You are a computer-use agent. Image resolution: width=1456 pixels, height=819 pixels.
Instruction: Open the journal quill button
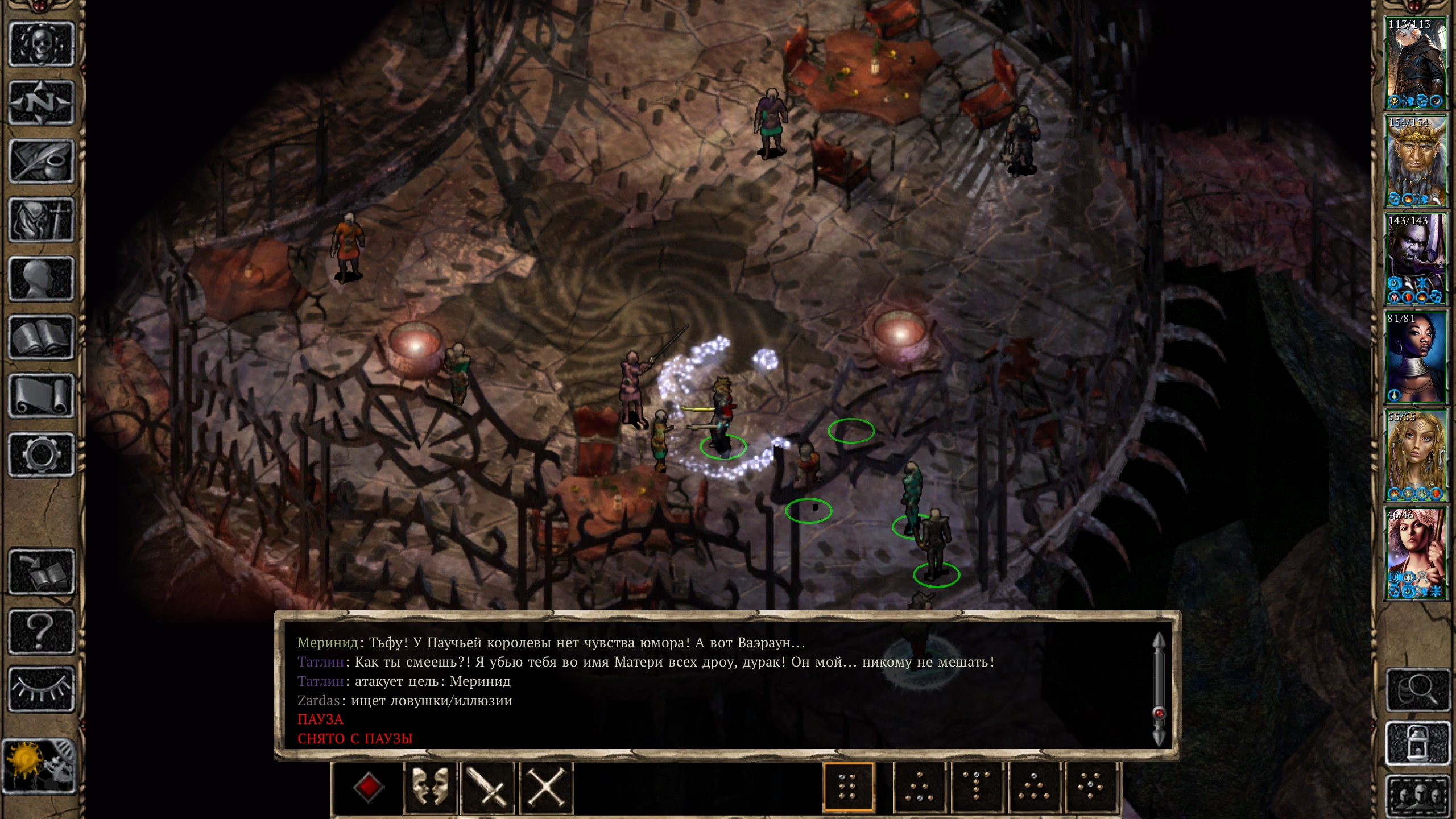[42, 162]
